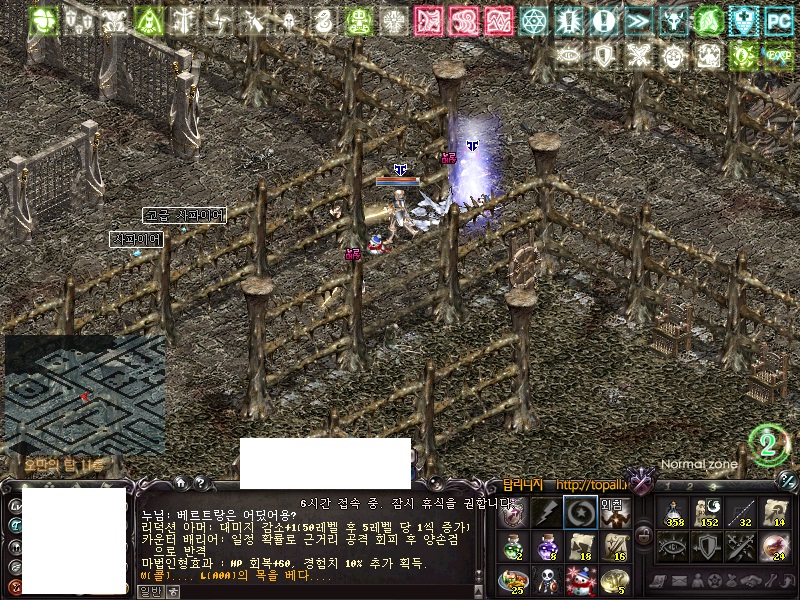Use the white potion with count 358
This screenshot has height=600, width=800.
tap(674, 512)
